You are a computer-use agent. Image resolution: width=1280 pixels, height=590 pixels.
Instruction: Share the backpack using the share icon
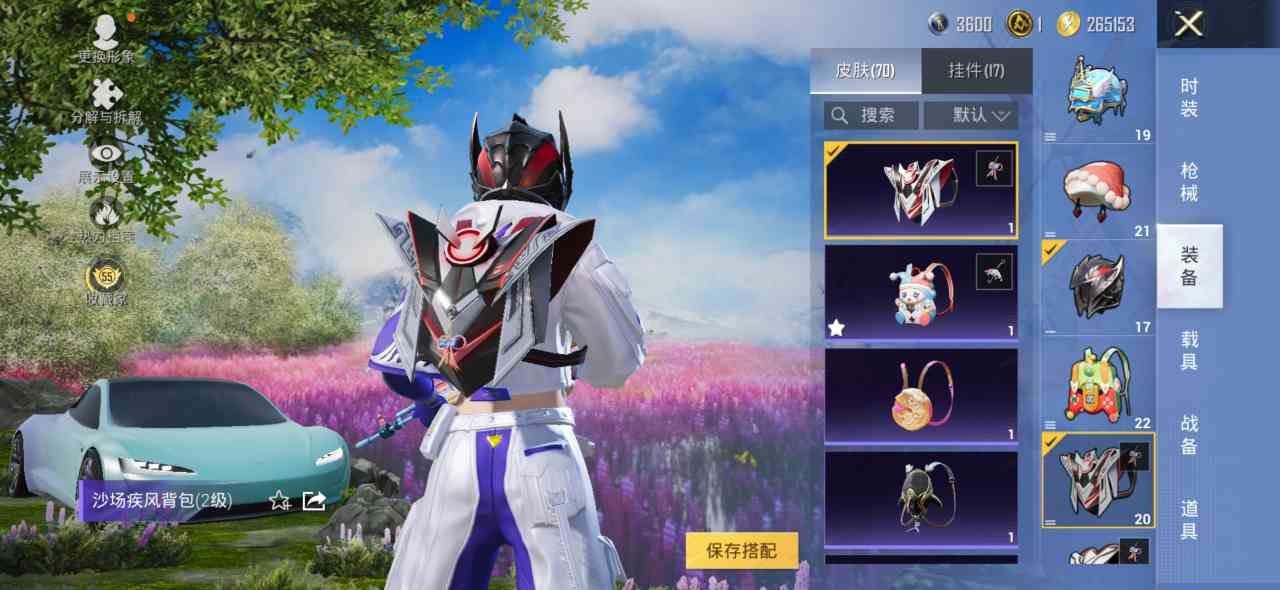coord(314,500)
